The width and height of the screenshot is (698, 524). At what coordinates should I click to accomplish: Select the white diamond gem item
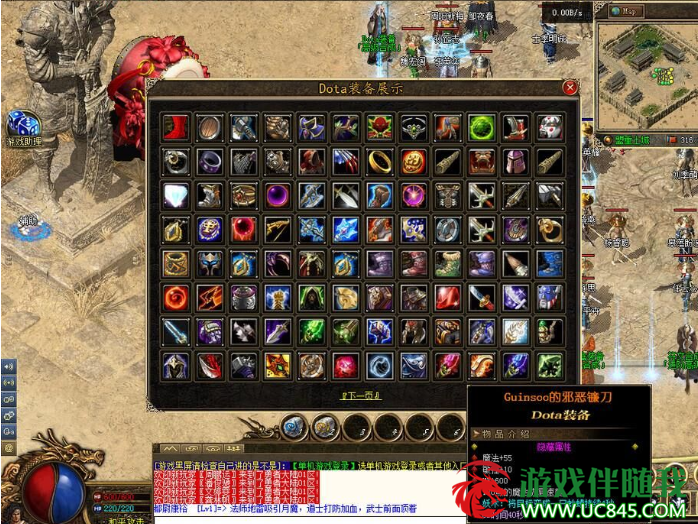click(x=176, y=195)
